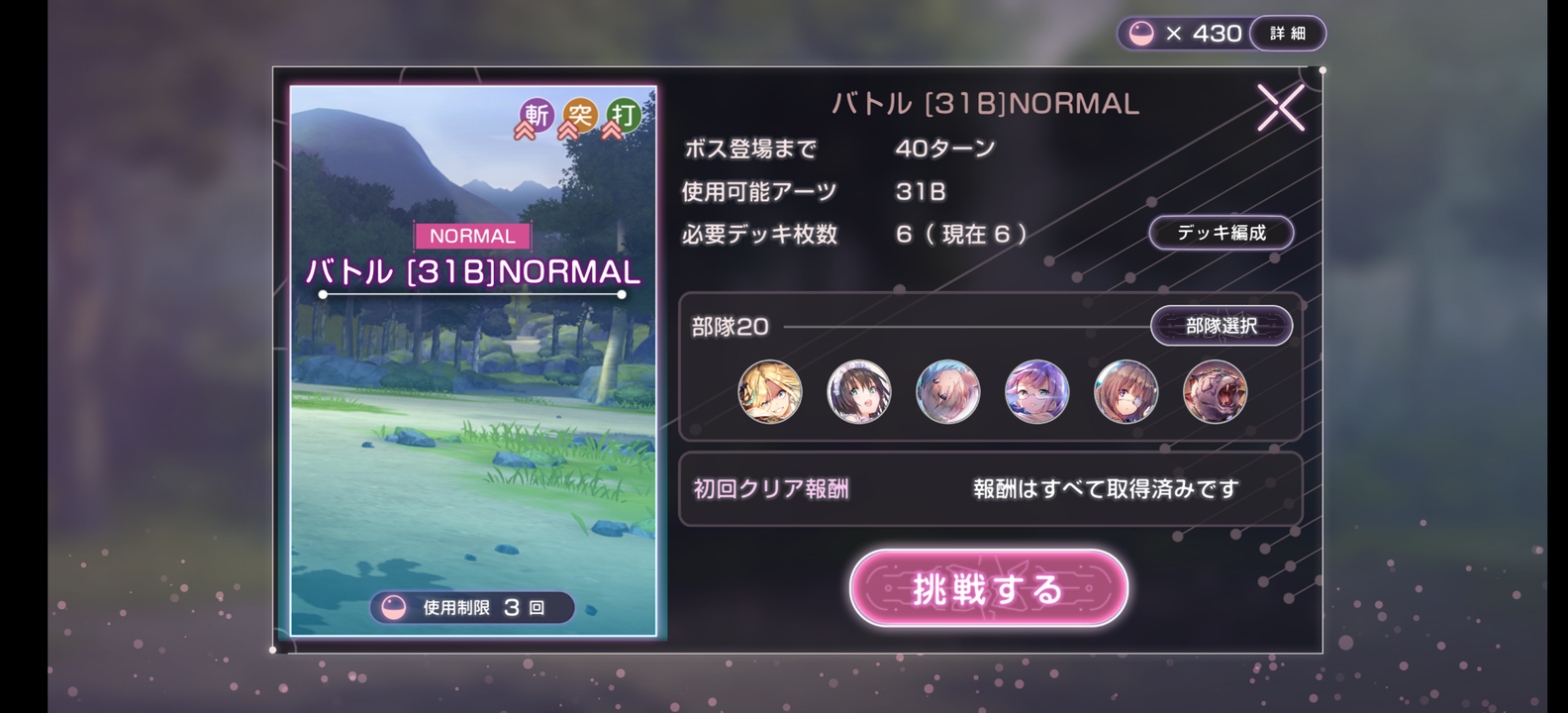Open the 部隊選択 squad selector
The width and height of the screenshot is (1568, 713).
coord(1222,325)
